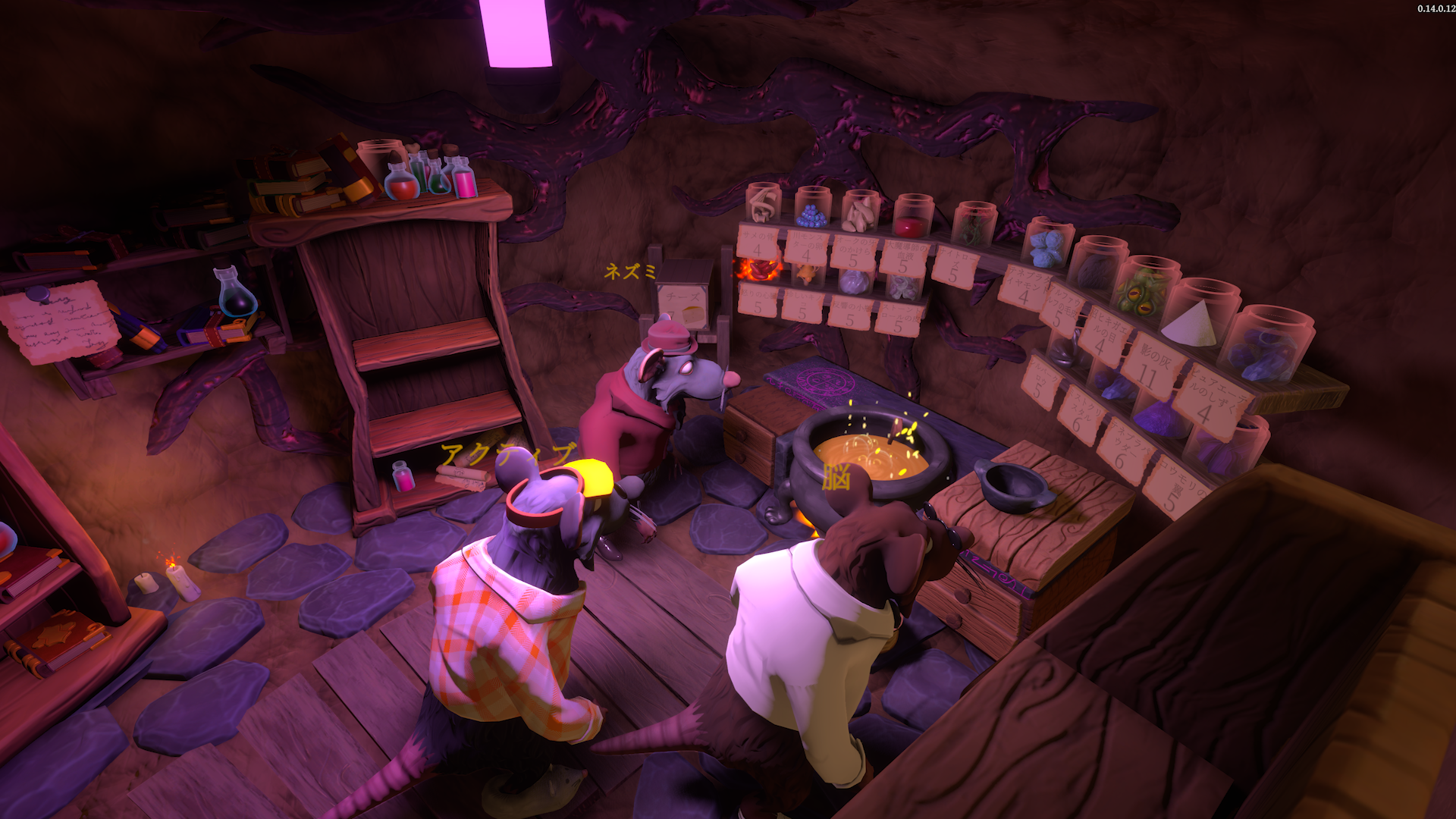Image resolution: width=1456 pixels, height=819 pixels.
Task: Grab an orc fang shard ingredient
Action: 859,215
